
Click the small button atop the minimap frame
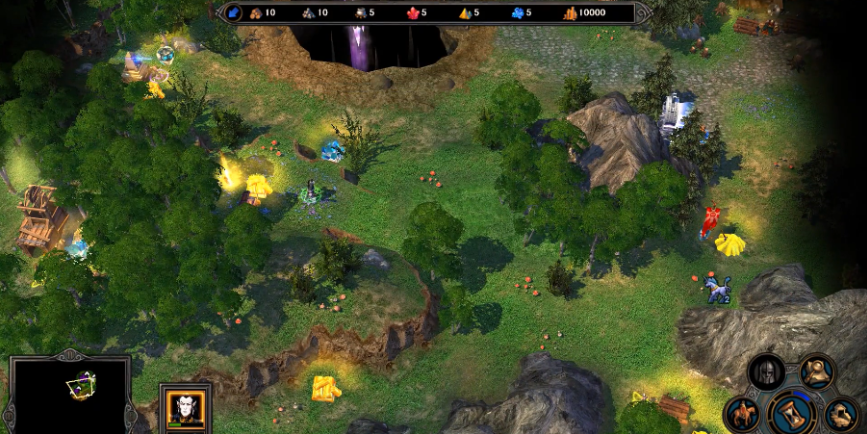(67, 354)
